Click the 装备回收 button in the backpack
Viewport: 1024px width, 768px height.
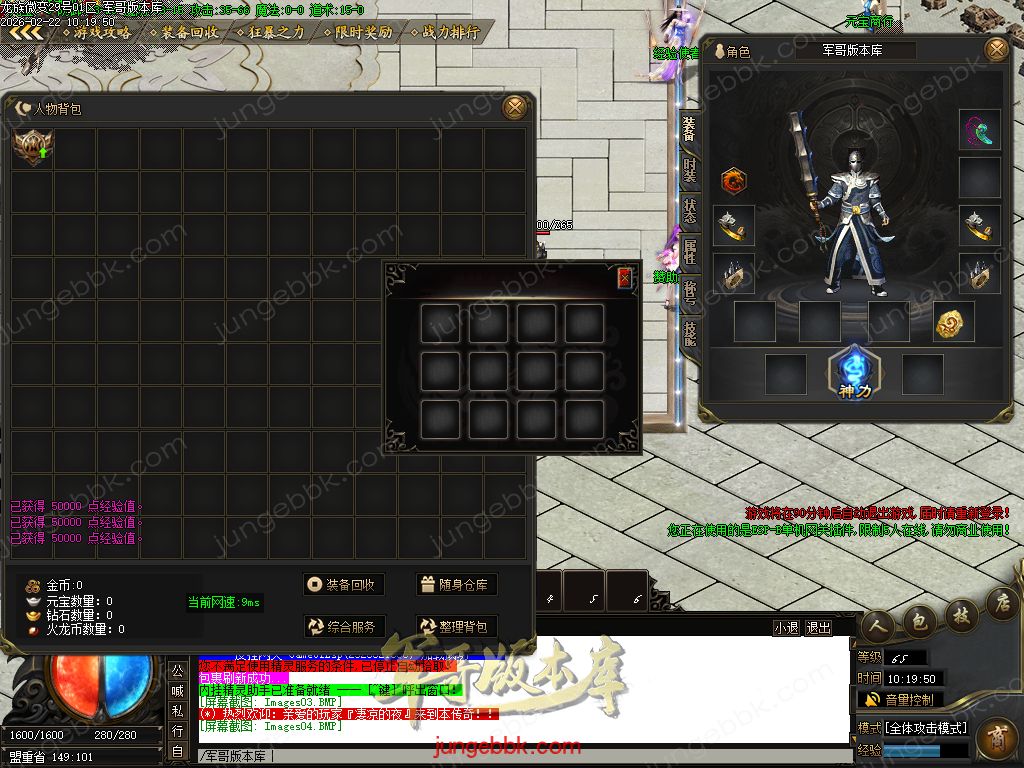point(344,585)
